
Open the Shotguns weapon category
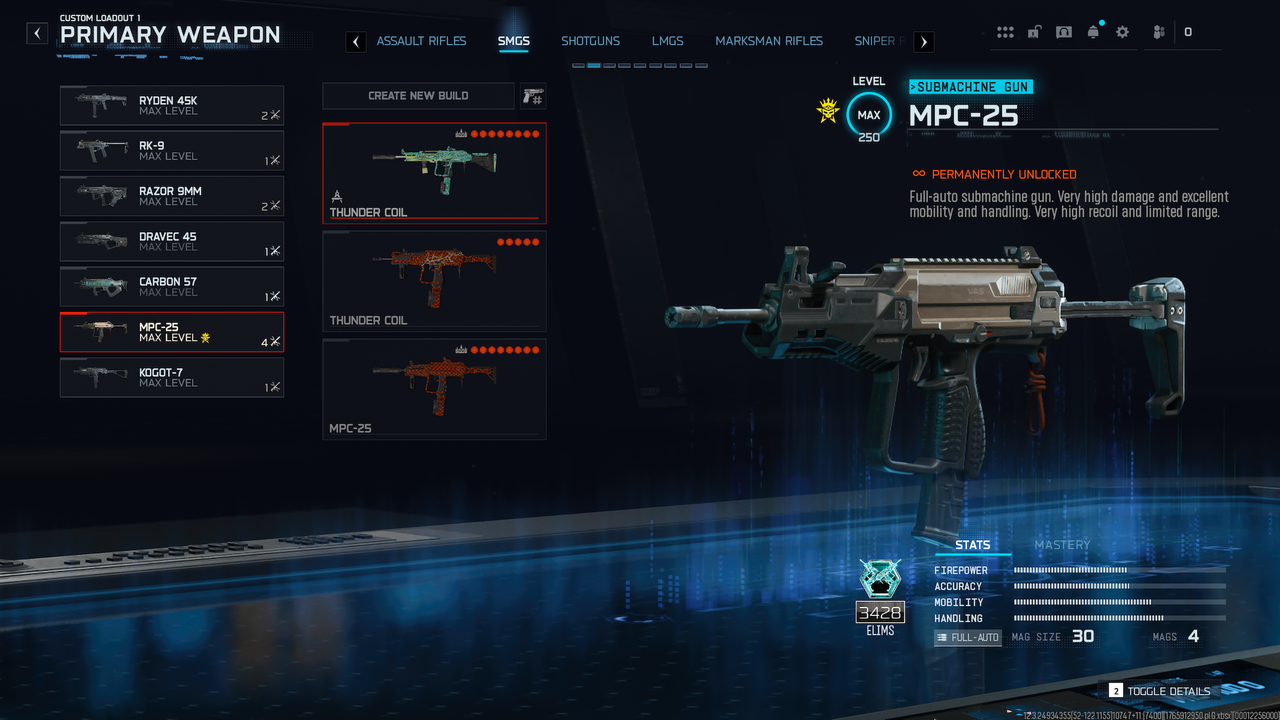(x=590, y=41)
